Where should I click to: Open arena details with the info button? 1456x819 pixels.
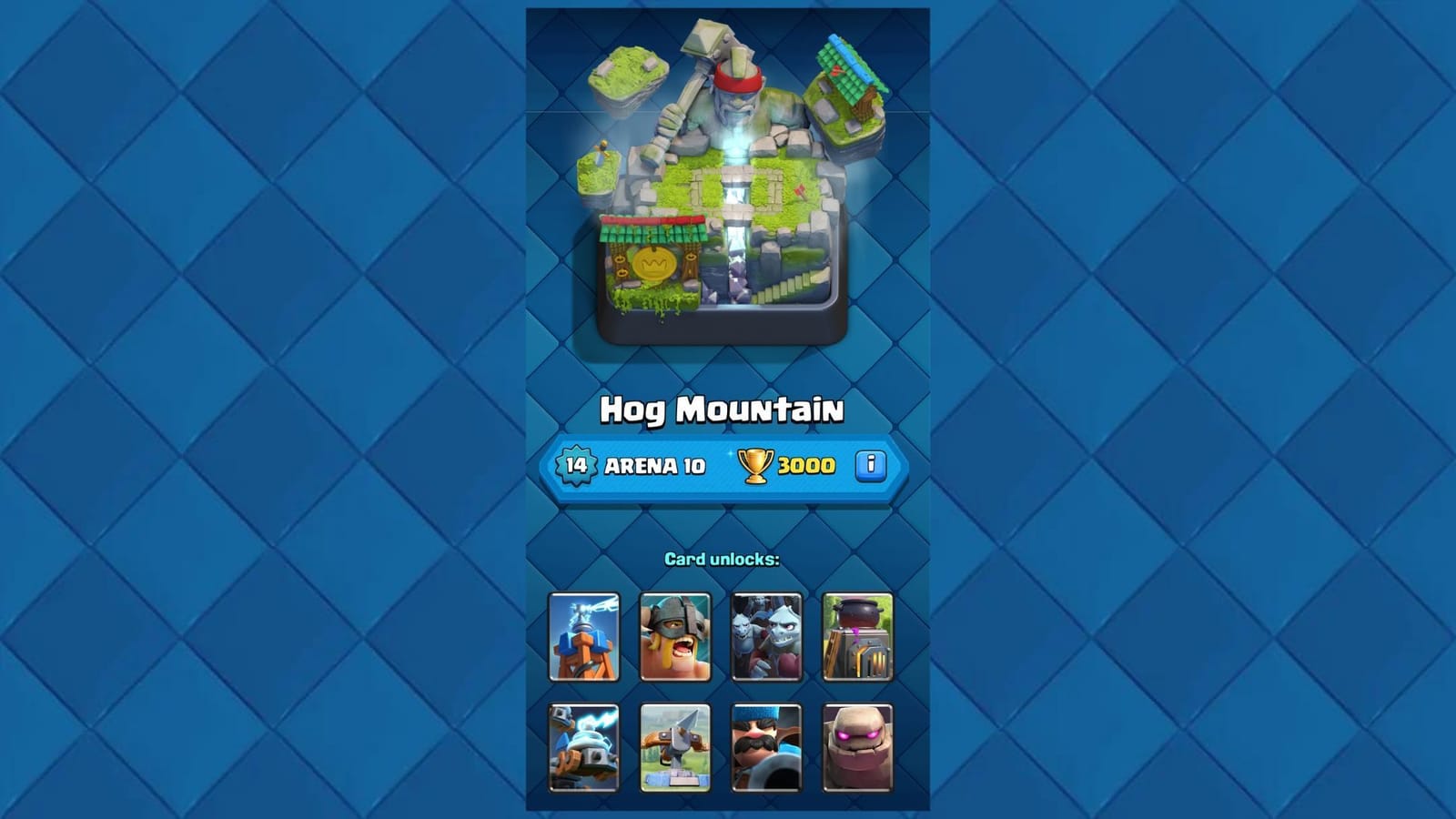click(x=870, y=466)
